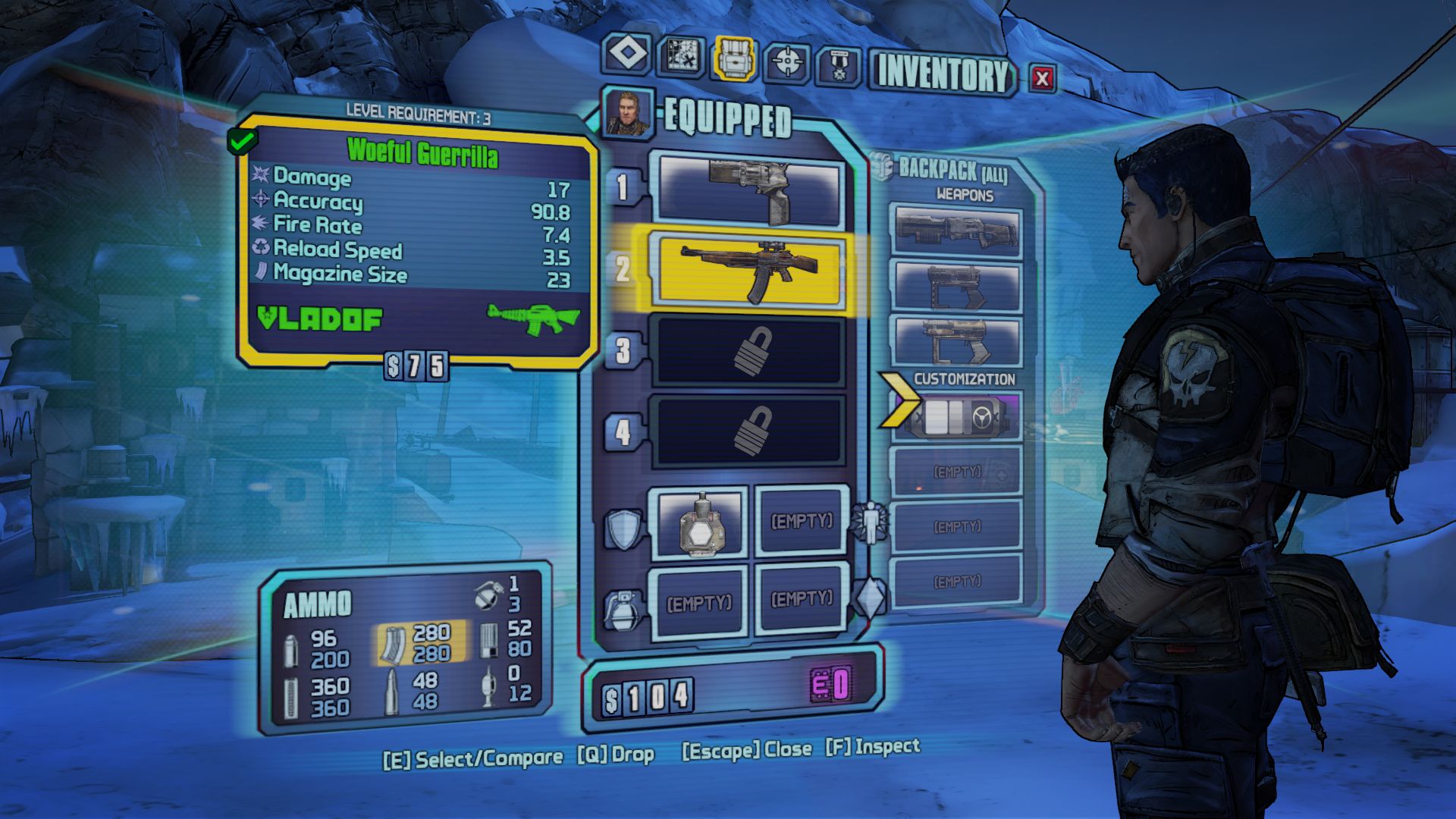Select the backpack Inventory tab
1456x819 pixels.
coord(734,58)
